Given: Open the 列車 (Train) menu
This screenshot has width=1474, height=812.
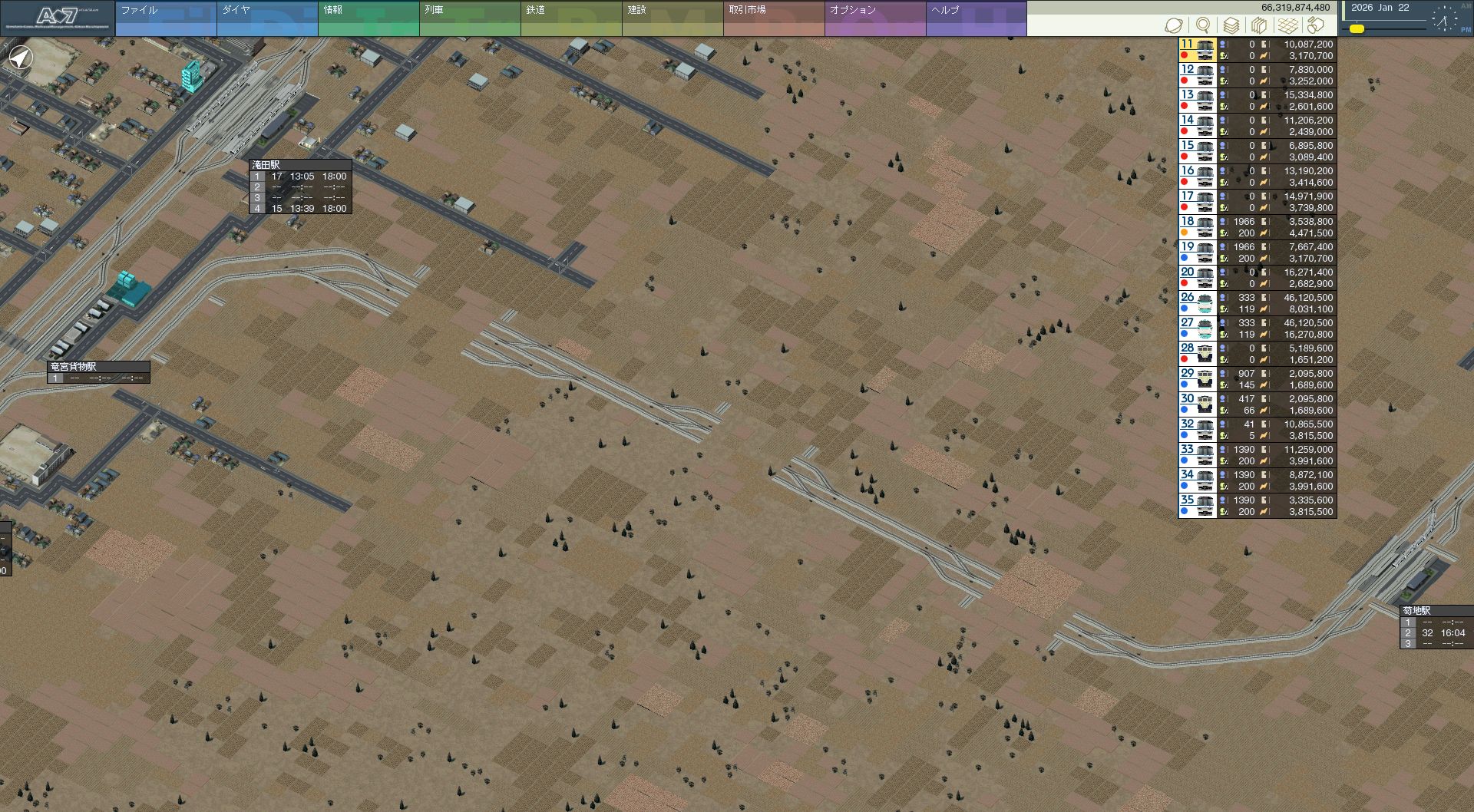Looking at the screenshot, I should pyautogui.click(x=469, y=18).
